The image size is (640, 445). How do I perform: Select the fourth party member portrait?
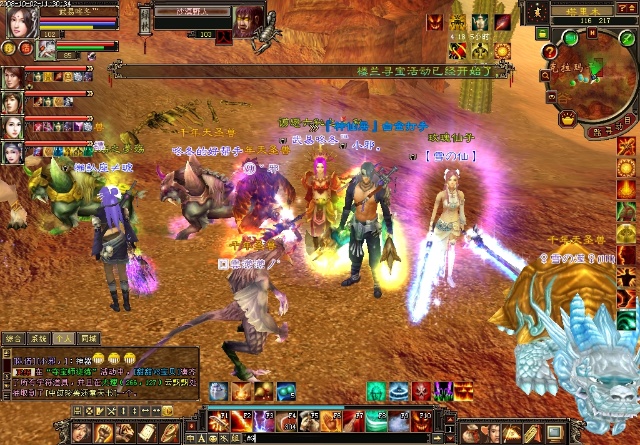tap(14, 152)
